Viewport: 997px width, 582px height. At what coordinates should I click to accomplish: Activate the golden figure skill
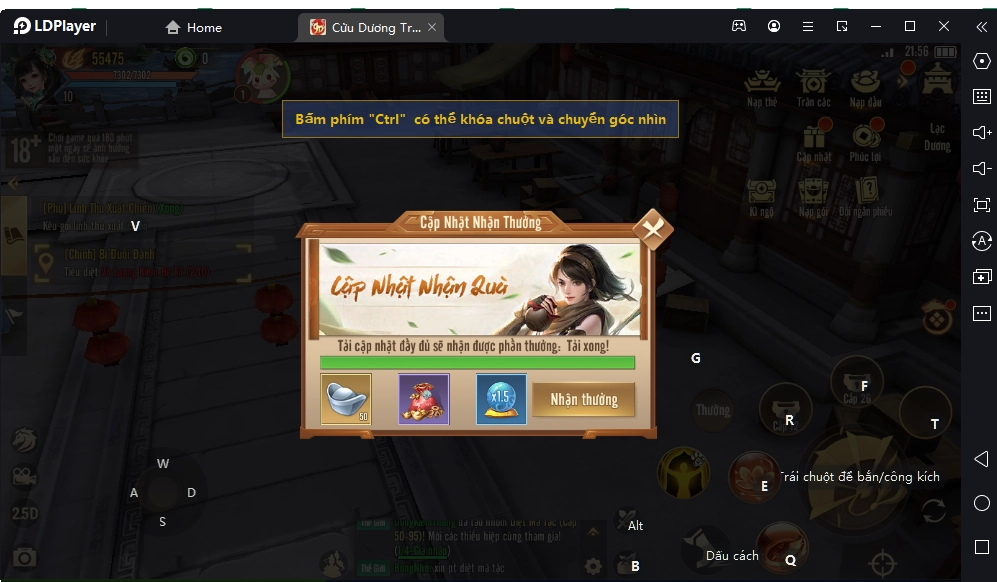coord(683,471)
